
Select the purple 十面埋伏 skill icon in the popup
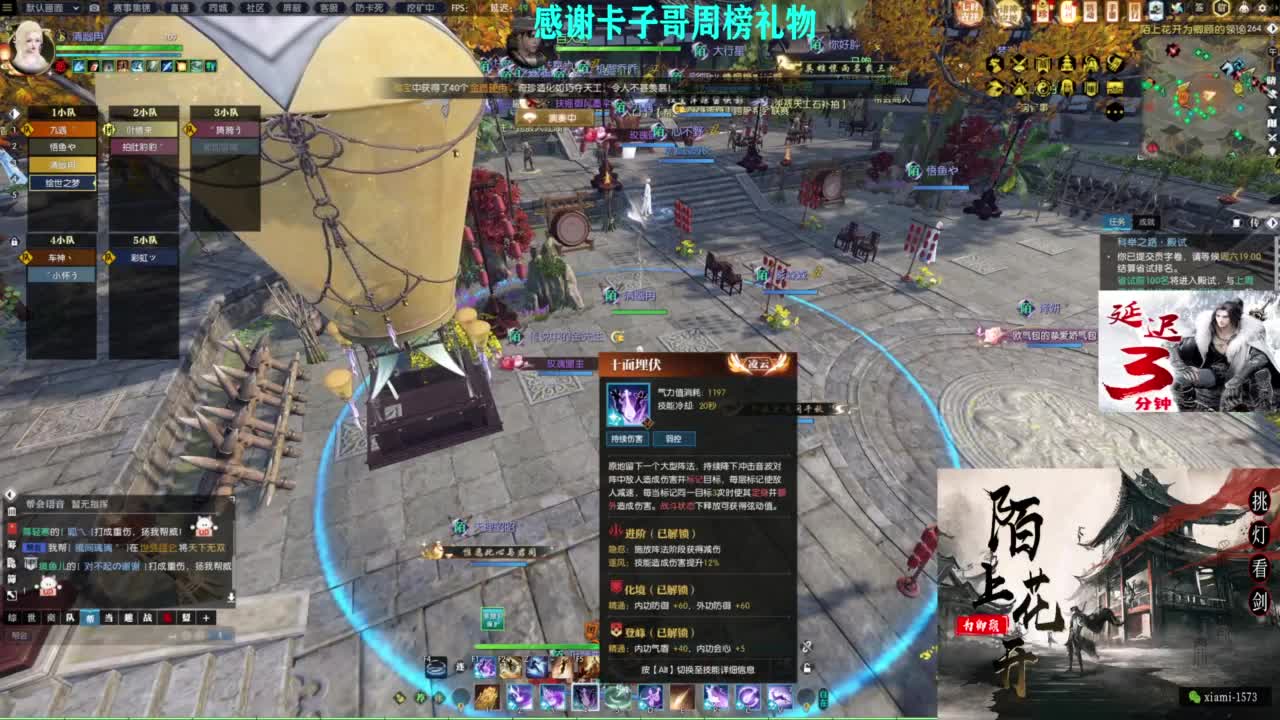pos(630,406)
